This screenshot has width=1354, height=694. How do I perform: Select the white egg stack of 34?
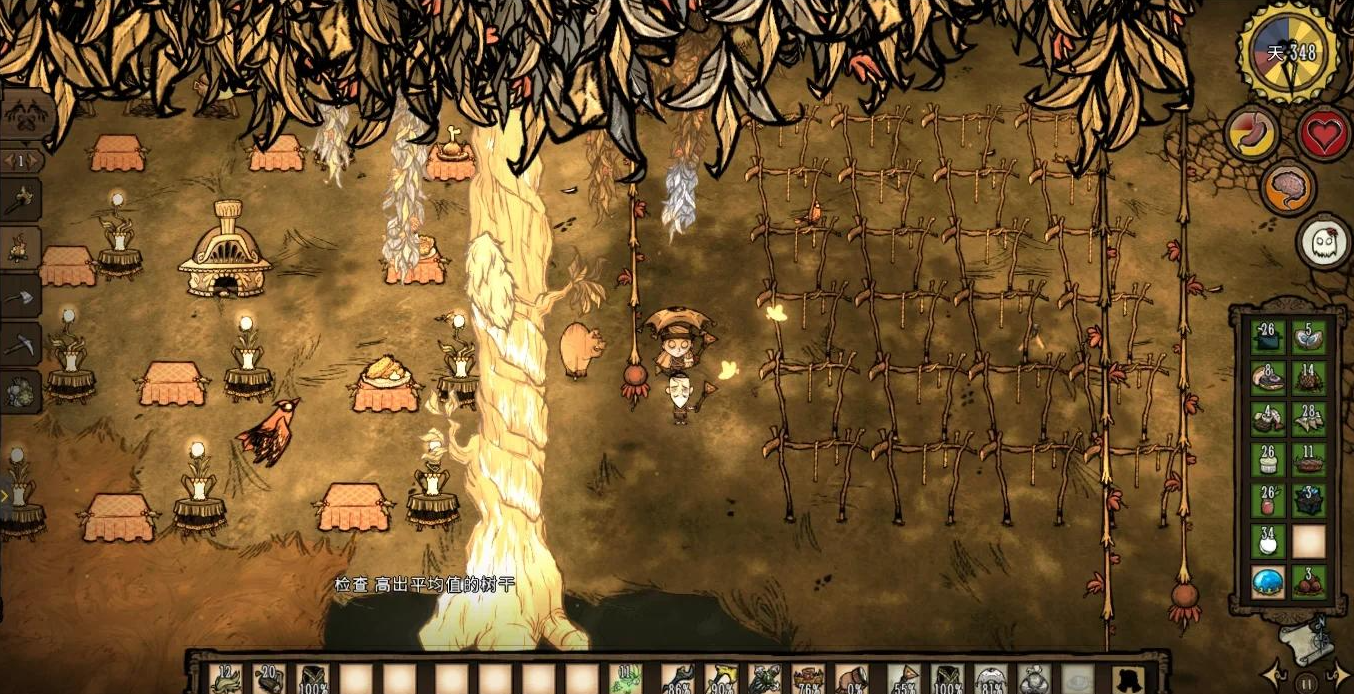[x=1268, y=541]
